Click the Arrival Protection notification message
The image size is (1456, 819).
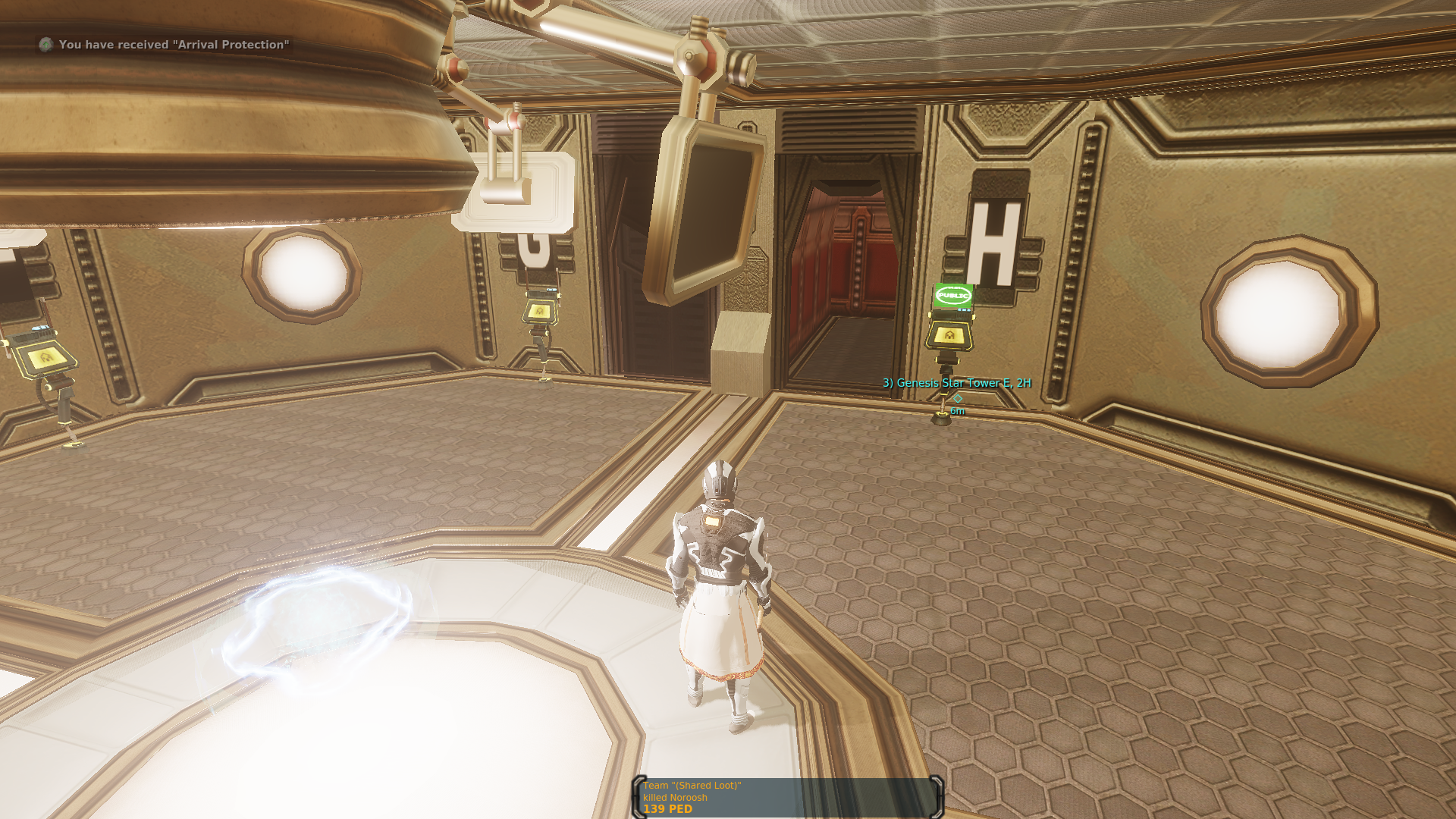174,45
